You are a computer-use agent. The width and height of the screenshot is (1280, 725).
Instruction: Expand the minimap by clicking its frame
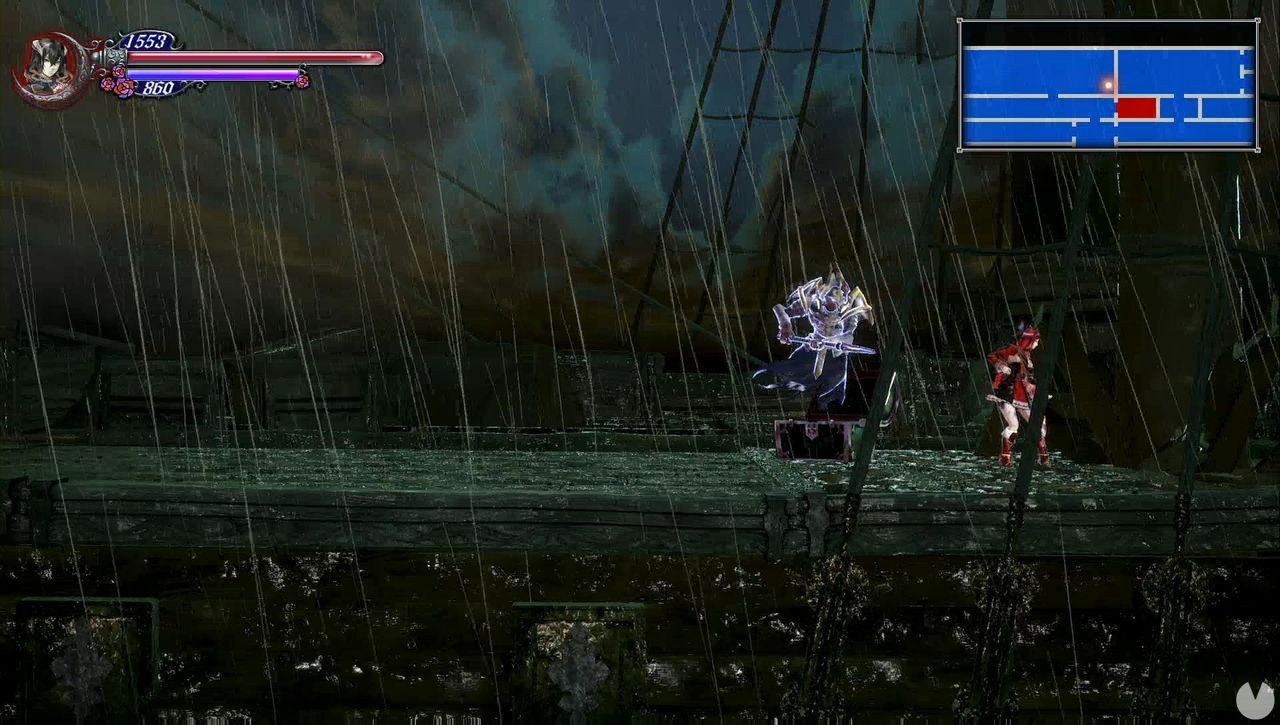1105,22
